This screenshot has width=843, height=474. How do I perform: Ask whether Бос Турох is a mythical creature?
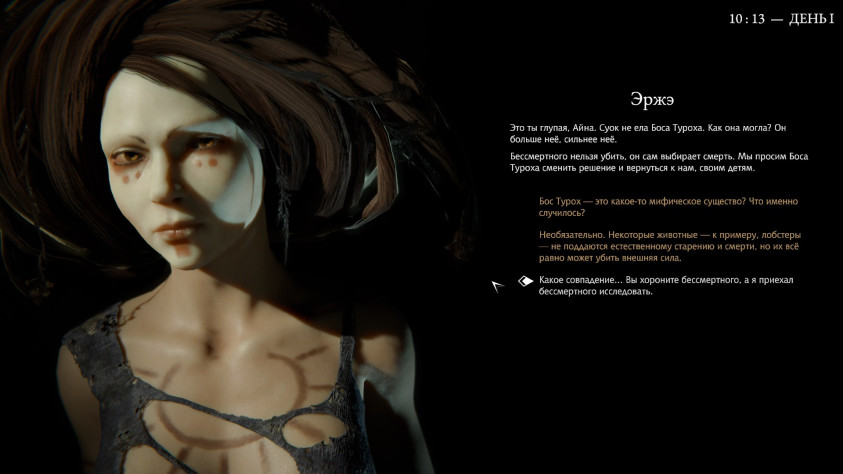(667, 207)
